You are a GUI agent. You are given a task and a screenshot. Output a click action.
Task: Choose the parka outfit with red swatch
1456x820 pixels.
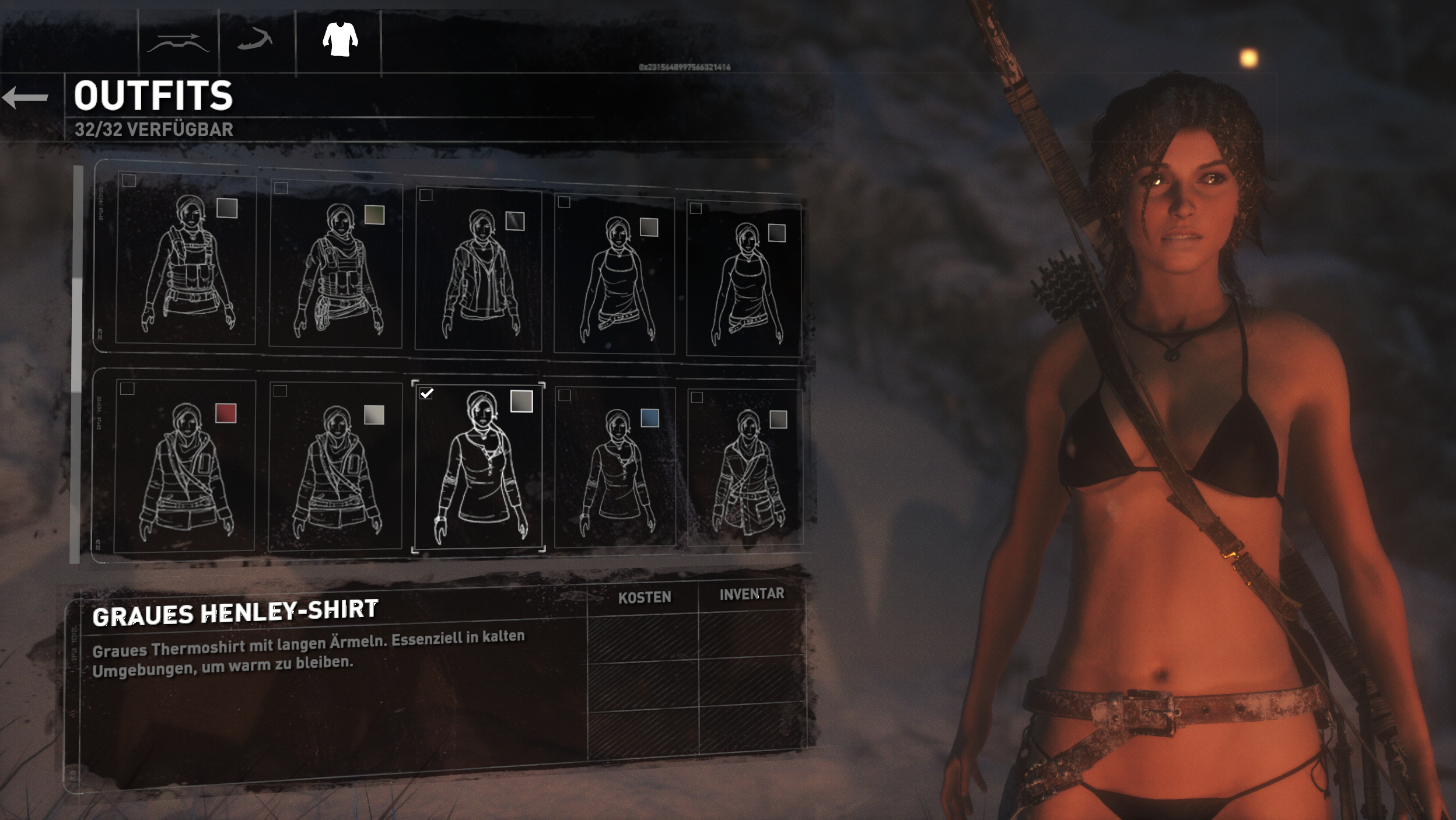(185, 467)
